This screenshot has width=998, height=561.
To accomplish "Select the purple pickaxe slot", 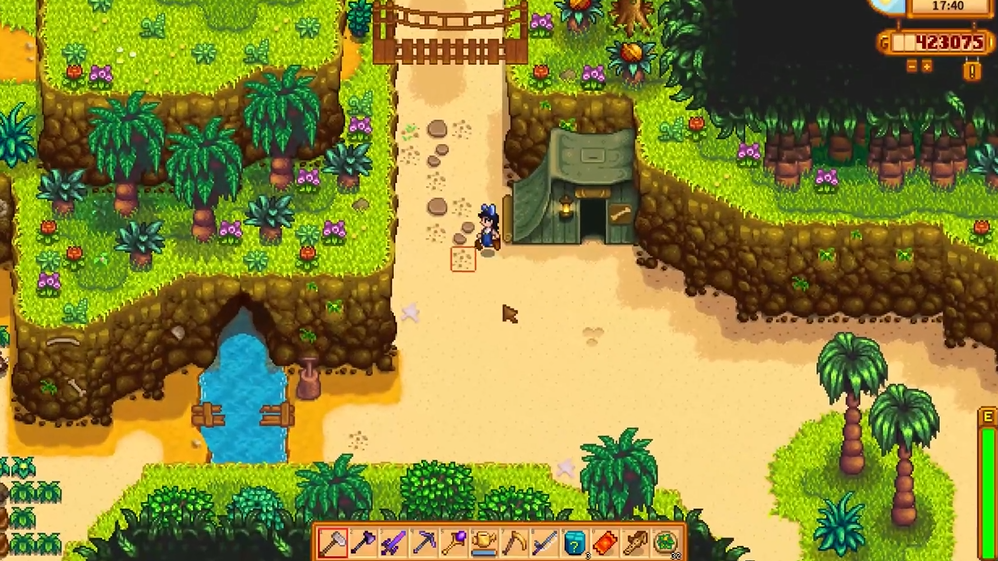I will coord(424,543).
